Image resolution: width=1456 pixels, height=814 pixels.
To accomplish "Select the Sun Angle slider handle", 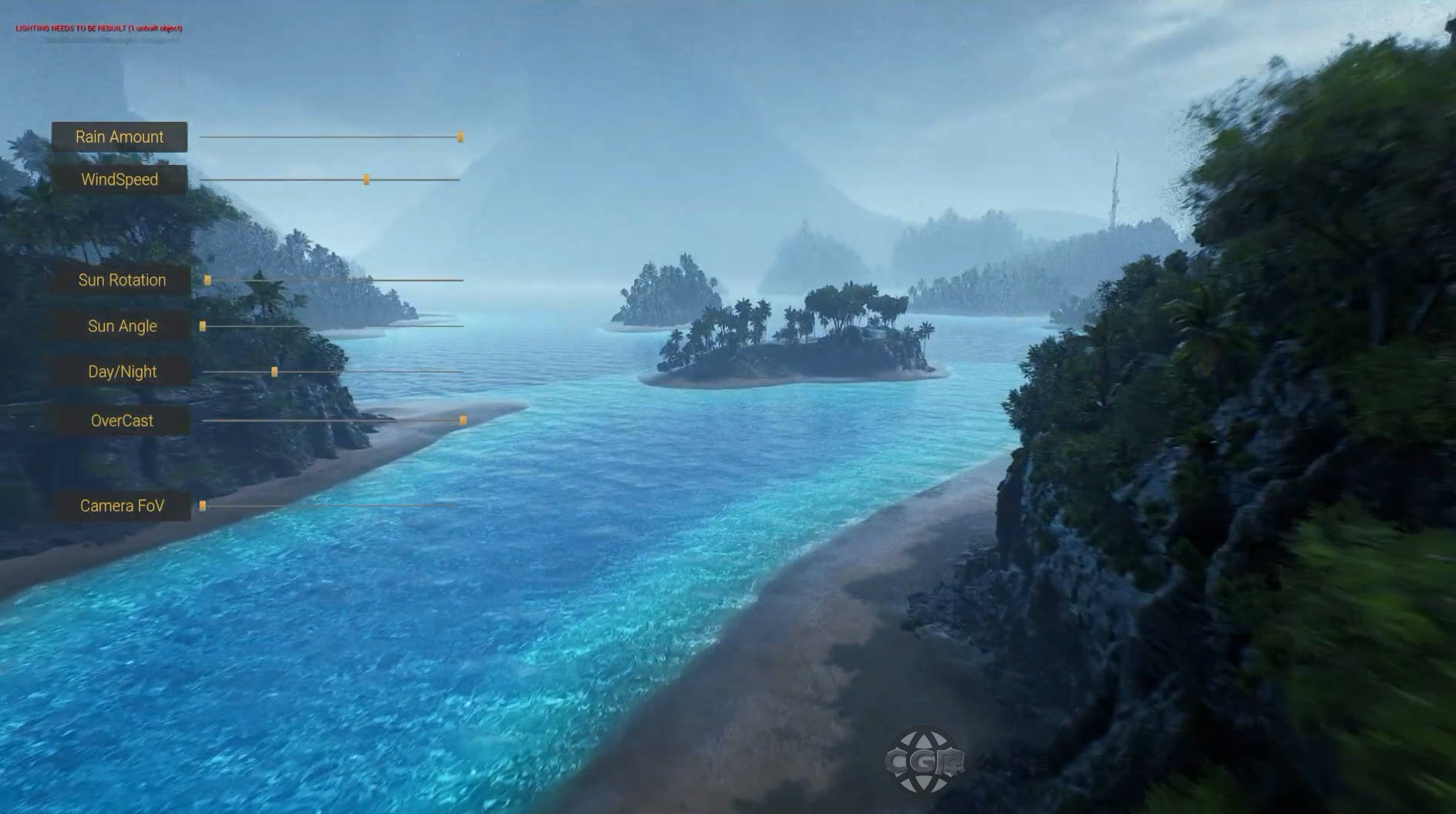I will pos(203,326).
